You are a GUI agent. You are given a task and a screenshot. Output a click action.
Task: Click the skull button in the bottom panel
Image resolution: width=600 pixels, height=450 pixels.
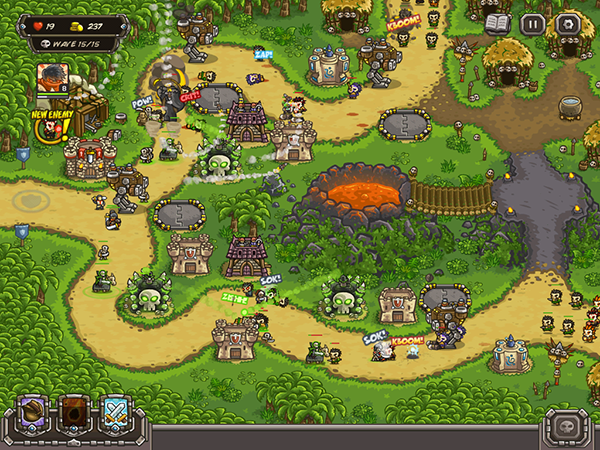(x=566, y=429)
